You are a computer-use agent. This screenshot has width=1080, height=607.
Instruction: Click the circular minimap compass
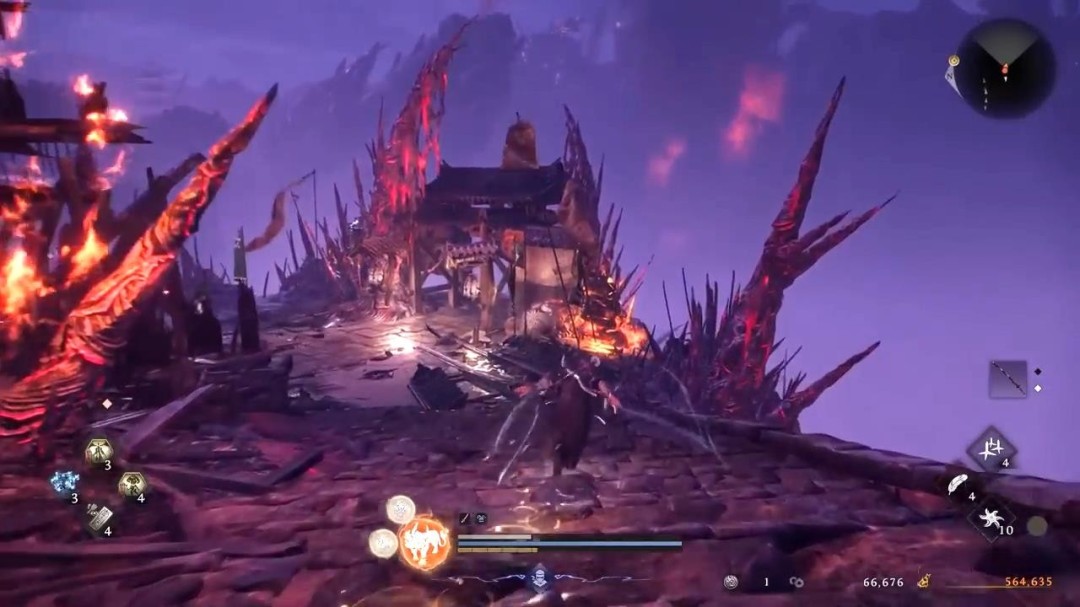pos(1005,68)
